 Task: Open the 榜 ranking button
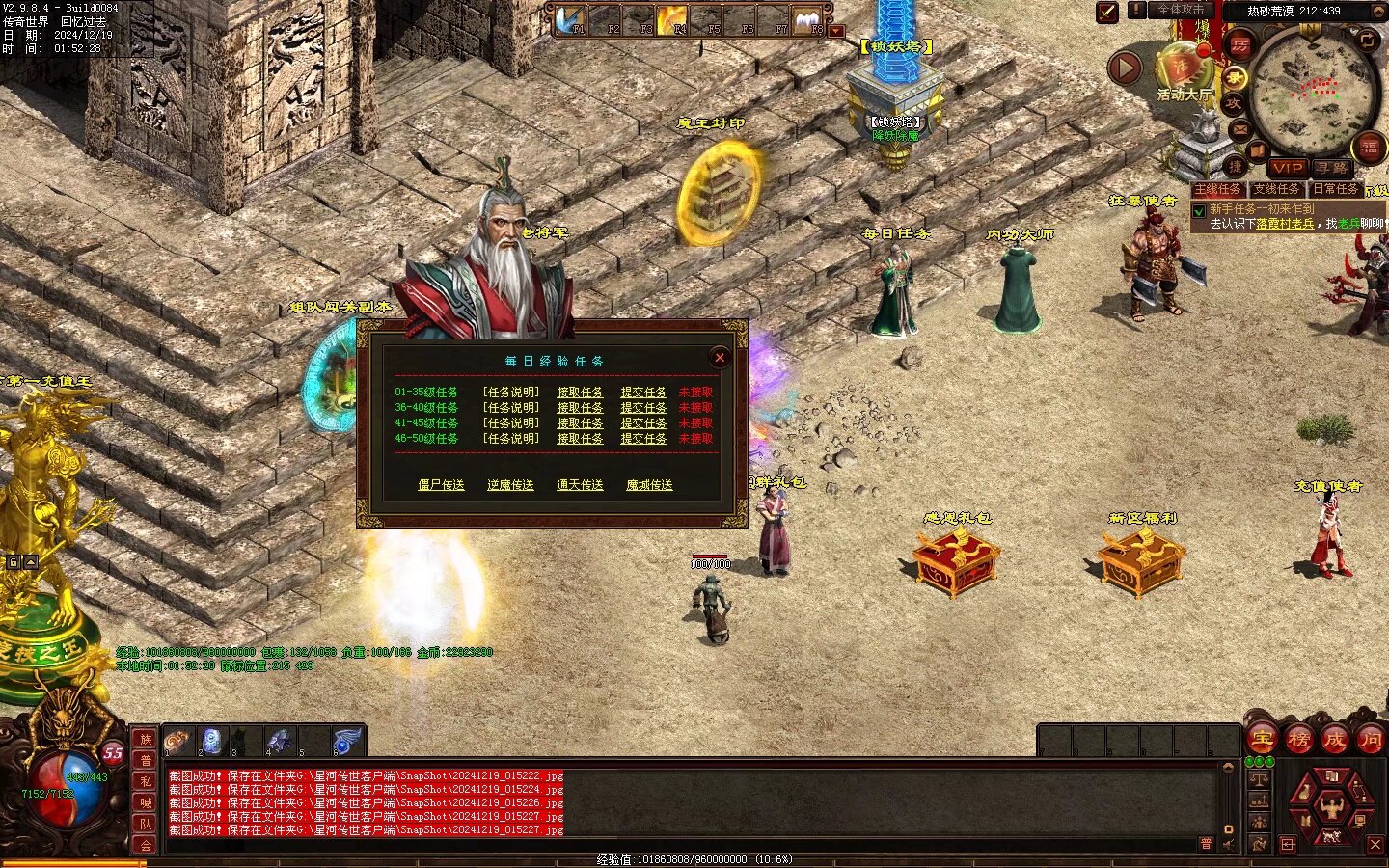tap(1298, 740)
